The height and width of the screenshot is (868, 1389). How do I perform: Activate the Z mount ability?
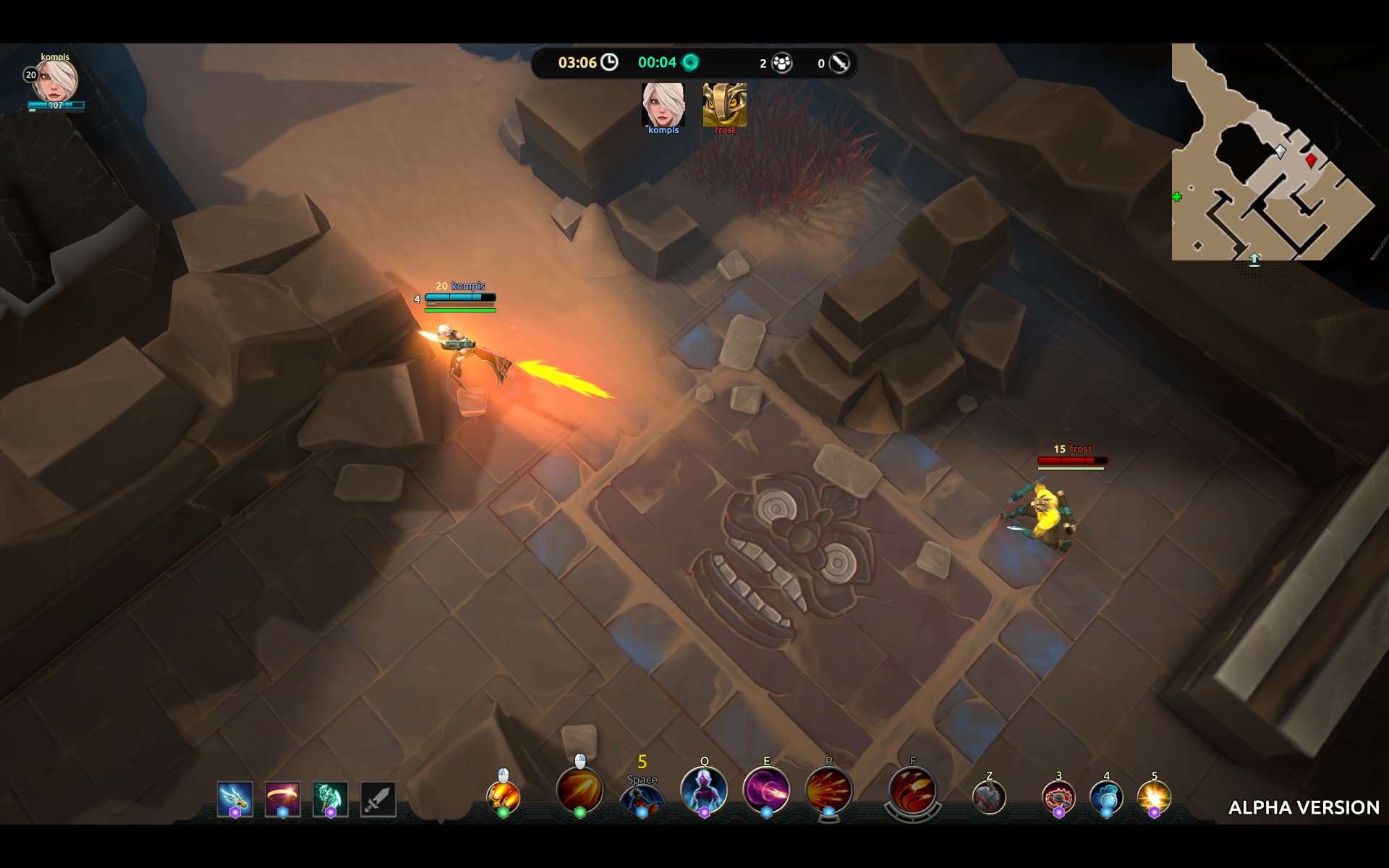click(989, 797)
